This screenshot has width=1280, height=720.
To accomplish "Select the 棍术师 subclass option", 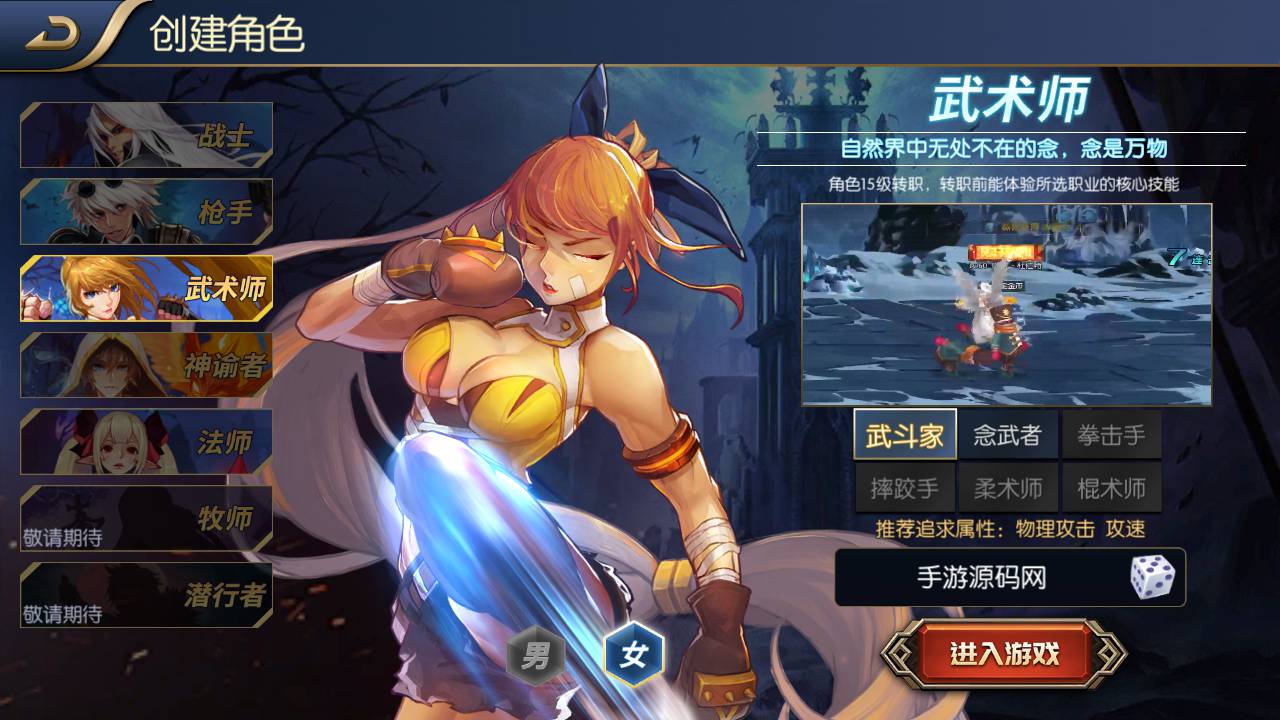I will tap(1113, 487).
